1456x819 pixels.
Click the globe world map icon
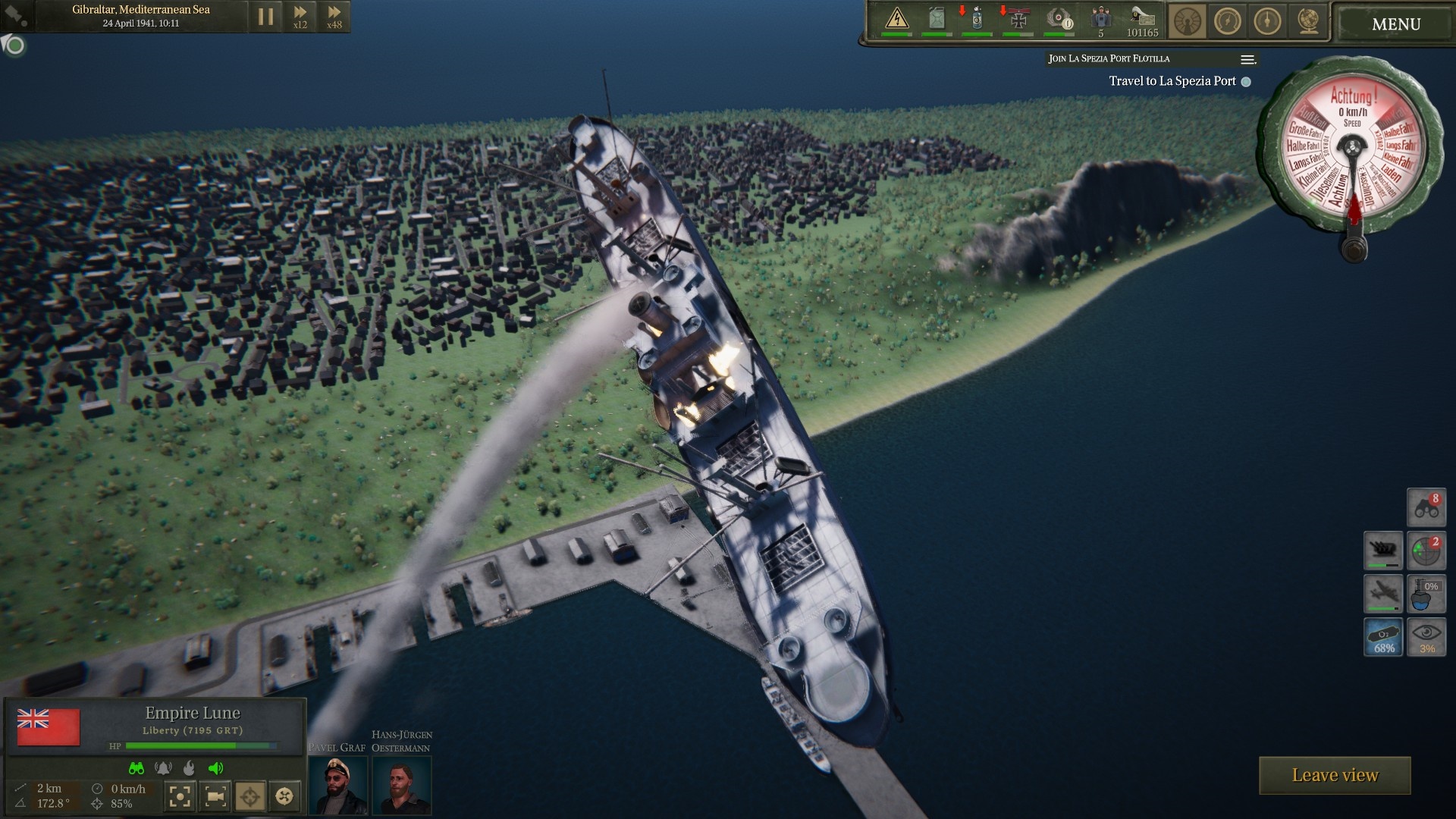pyautogui.click(x=1309, y=21)
